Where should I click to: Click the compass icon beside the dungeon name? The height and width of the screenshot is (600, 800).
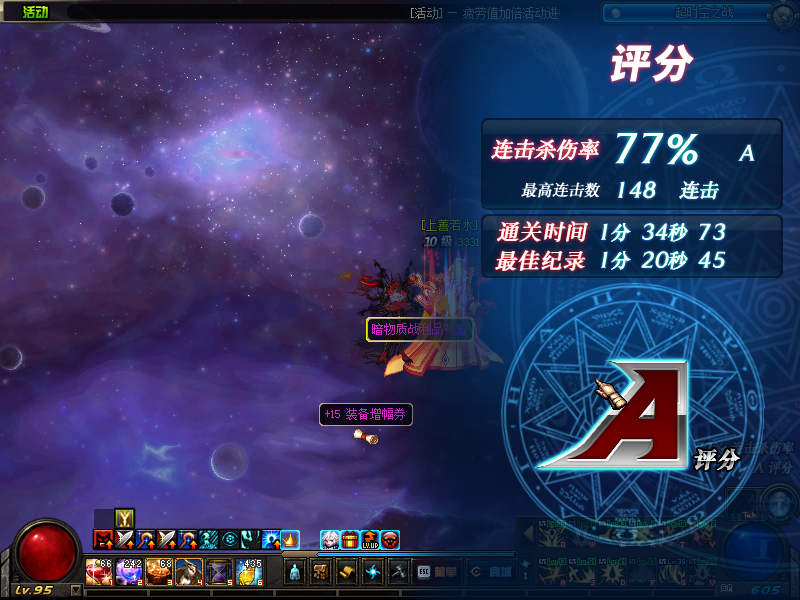coord(784,14)
